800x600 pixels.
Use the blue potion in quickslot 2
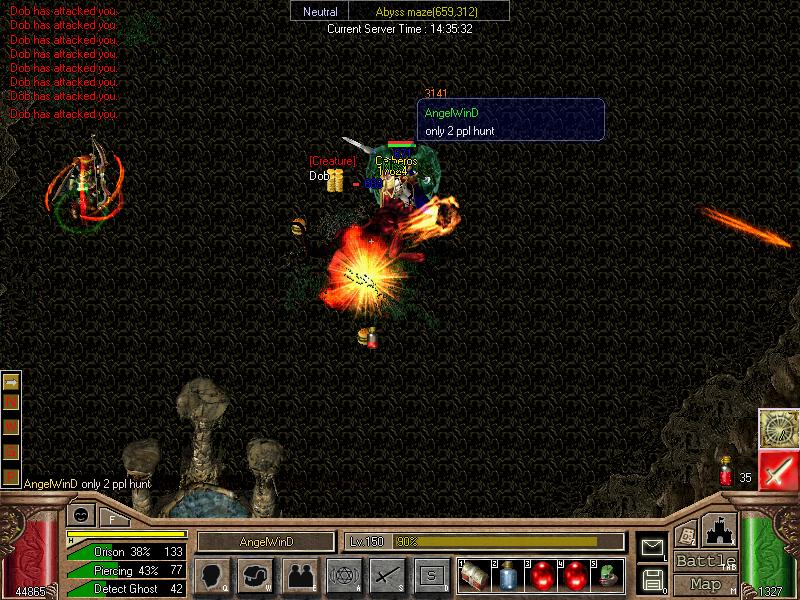(x=508, y=575)
